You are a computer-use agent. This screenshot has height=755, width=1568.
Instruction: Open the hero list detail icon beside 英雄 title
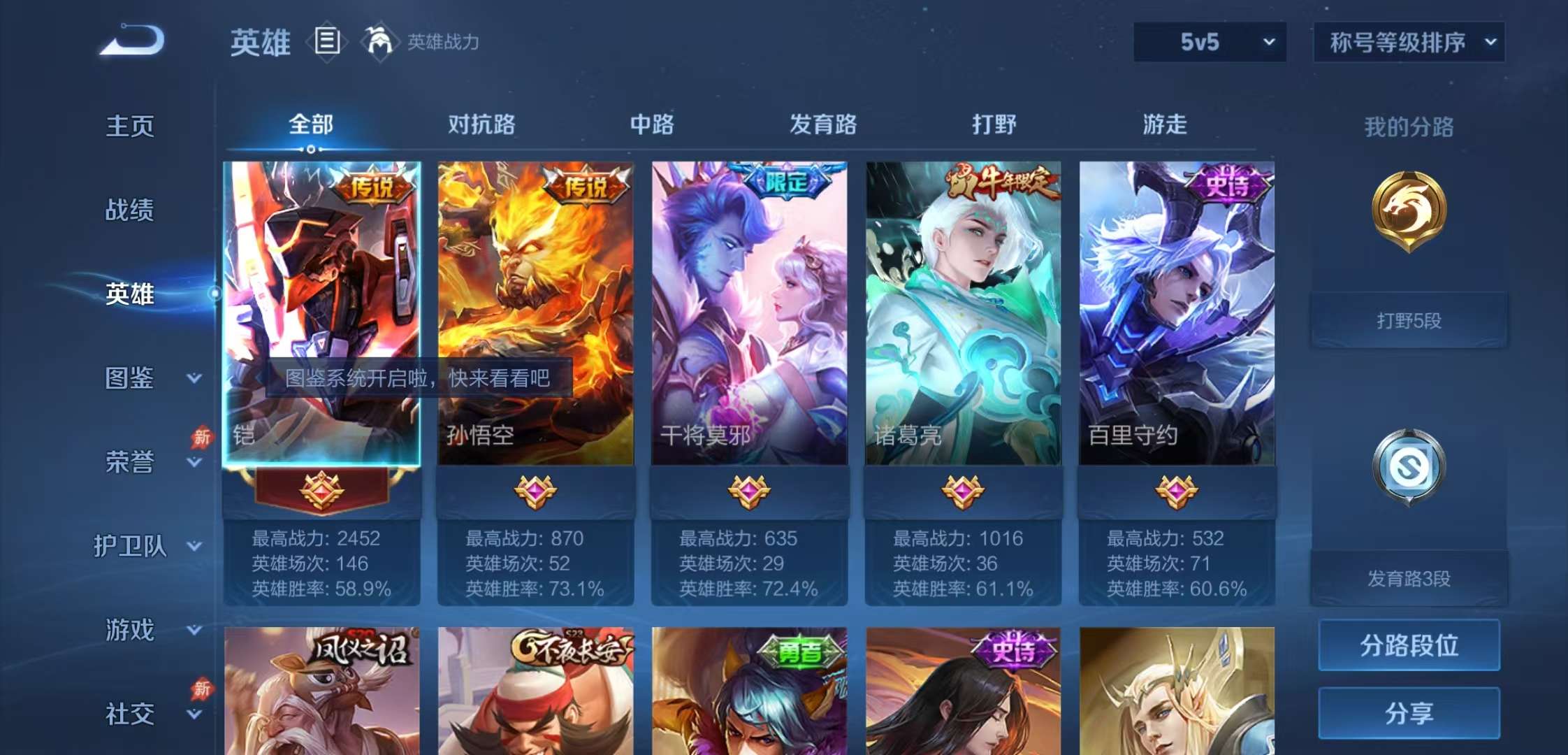(326, 42)
